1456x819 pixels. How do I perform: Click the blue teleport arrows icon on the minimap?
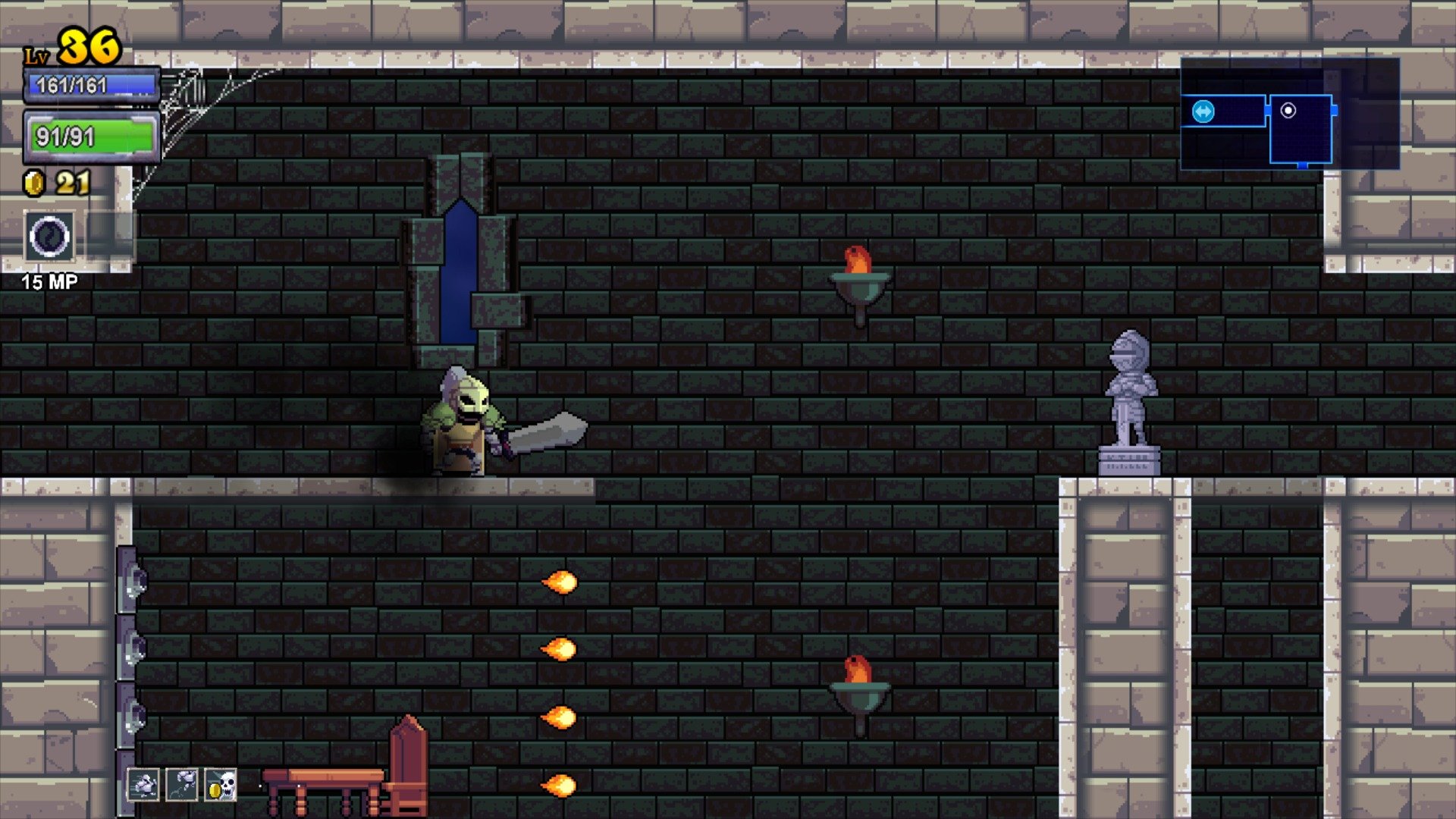point(1203,111)
